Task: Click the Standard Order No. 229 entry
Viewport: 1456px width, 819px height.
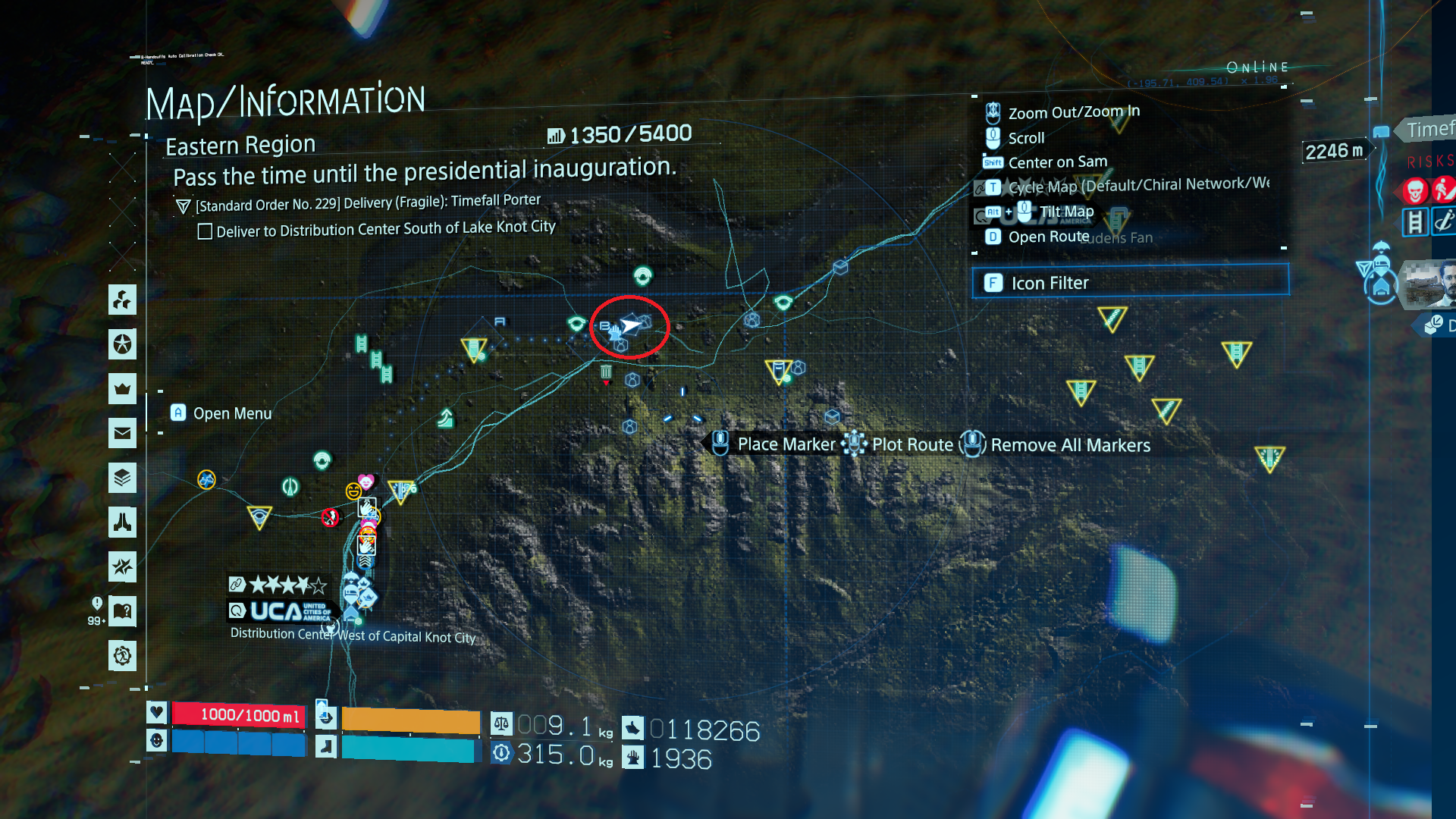Action: (368, 203)
